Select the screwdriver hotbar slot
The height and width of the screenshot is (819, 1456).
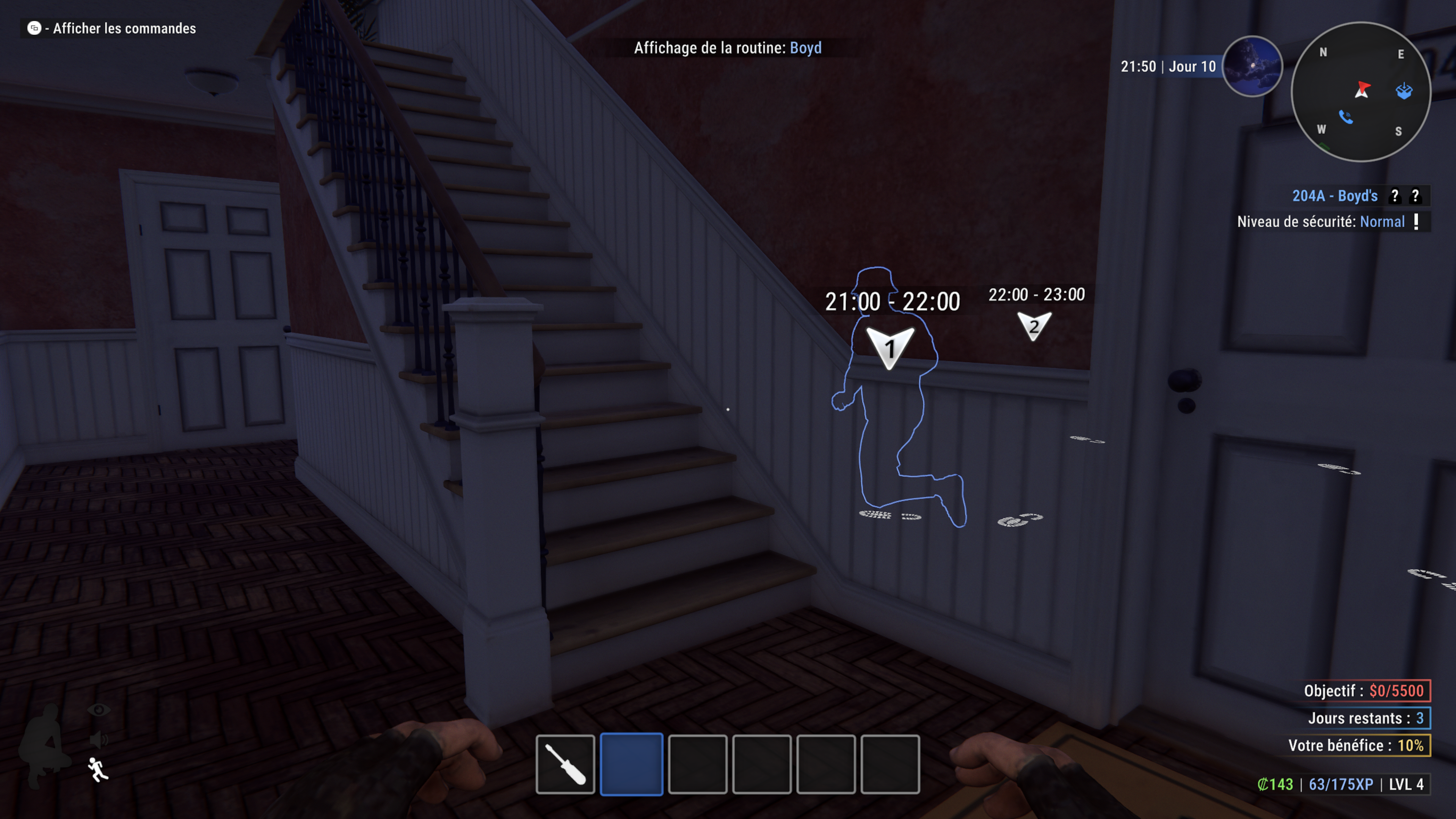(565, 764)
